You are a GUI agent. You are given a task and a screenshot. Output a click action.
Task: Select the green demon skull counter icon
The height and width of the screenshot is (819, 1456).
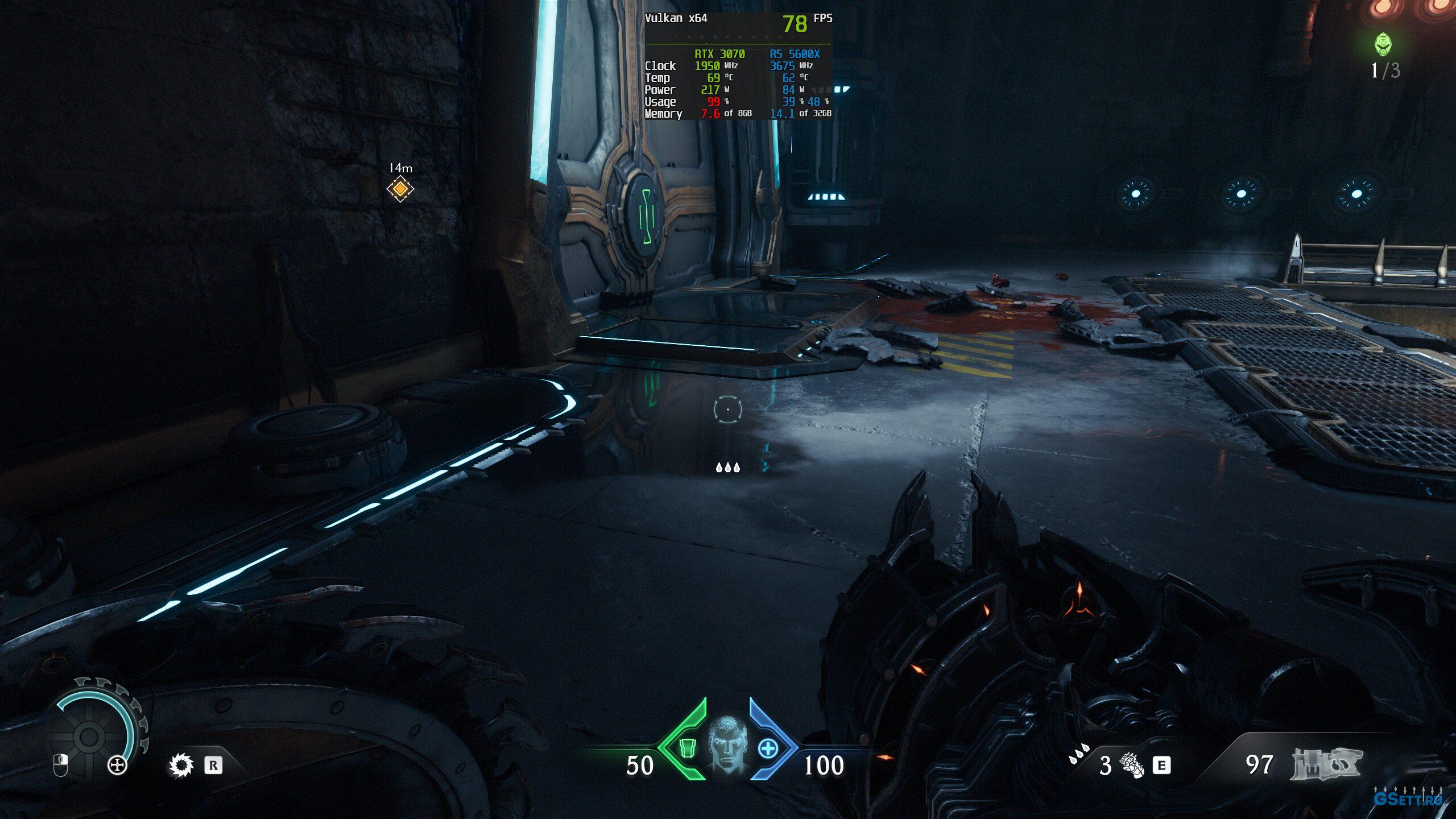pyautogui.click(x=1383, y=44)
